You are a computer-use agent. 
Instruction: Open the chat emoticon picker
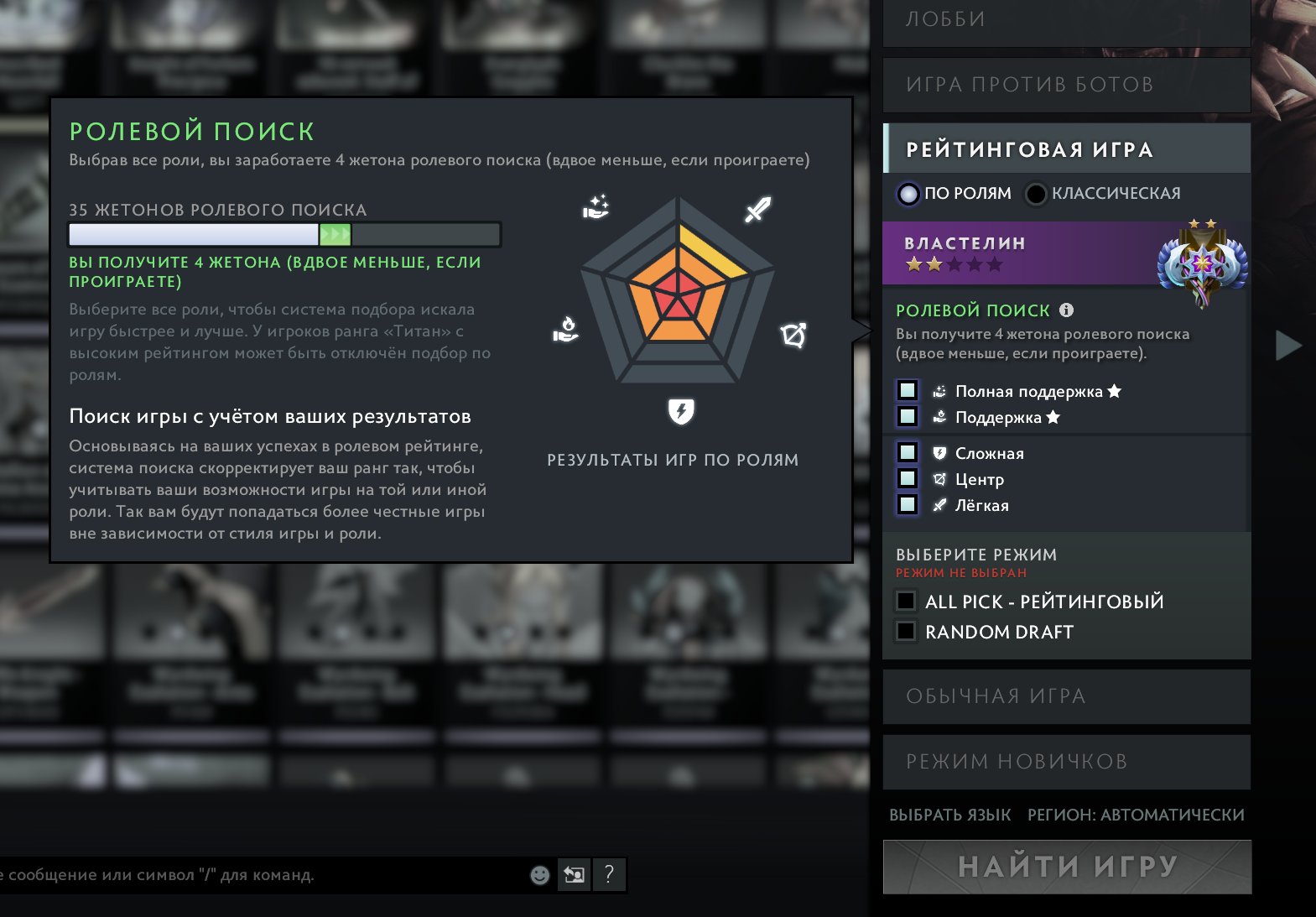click(540, 875)
